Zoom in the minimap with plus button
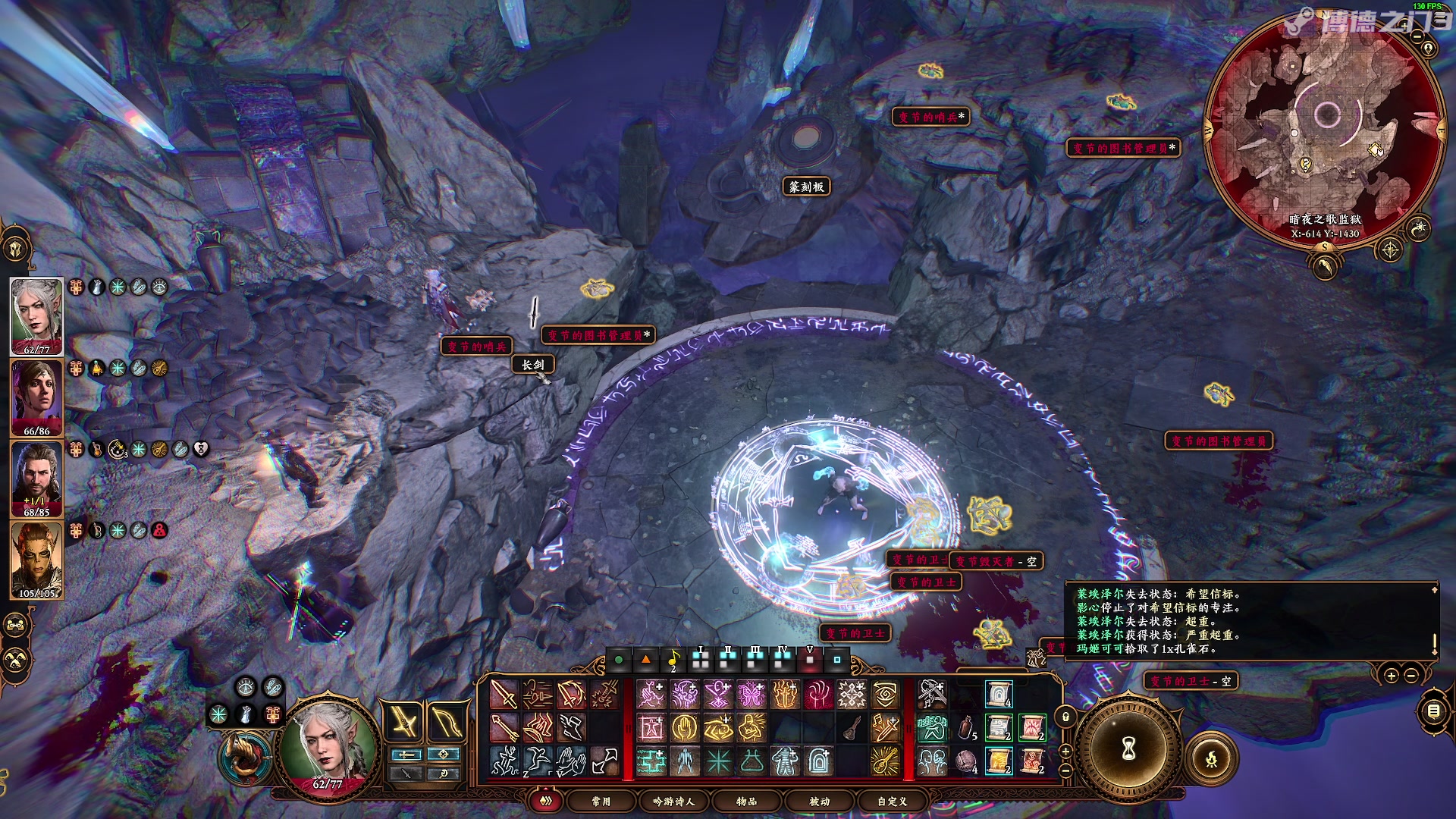This screenshot has width=1456, height=819. 1404,26
